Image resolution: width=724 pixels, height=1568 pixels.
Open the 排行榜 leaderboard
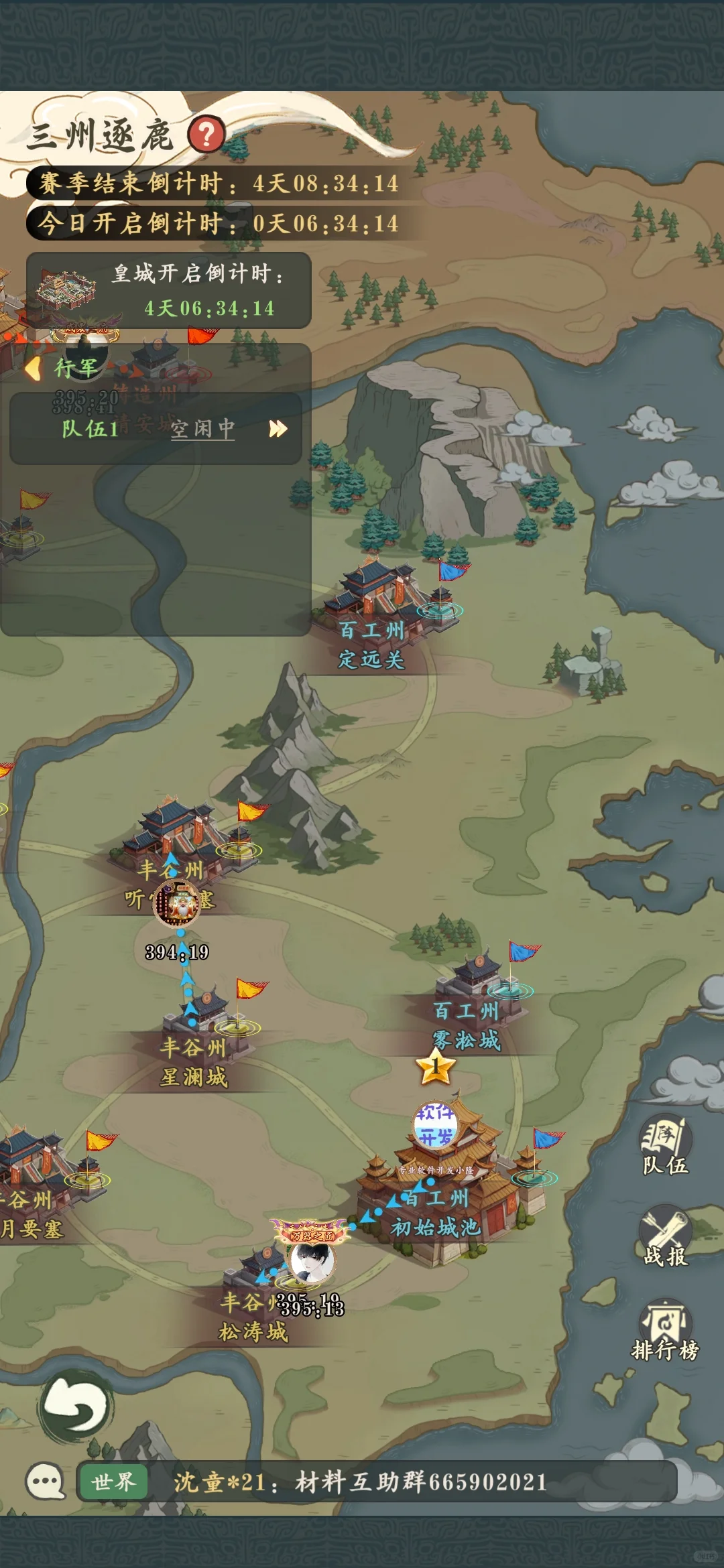(665, 1331)
